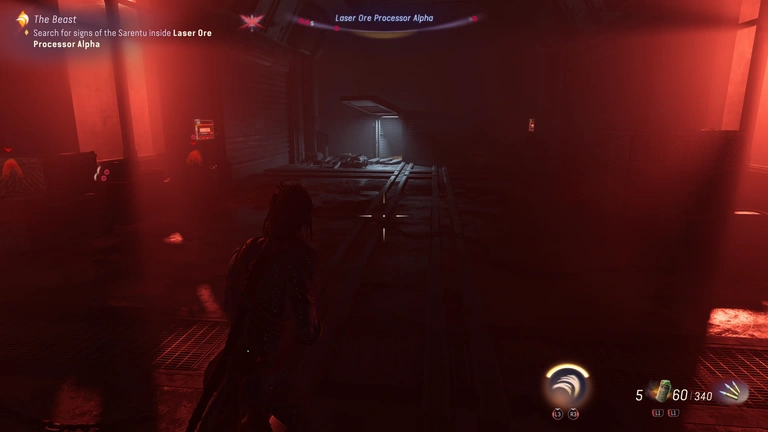Select the red faction emblem on the compass
The height and width of the screenshot is (432, 768).
[x=251, y=21]
